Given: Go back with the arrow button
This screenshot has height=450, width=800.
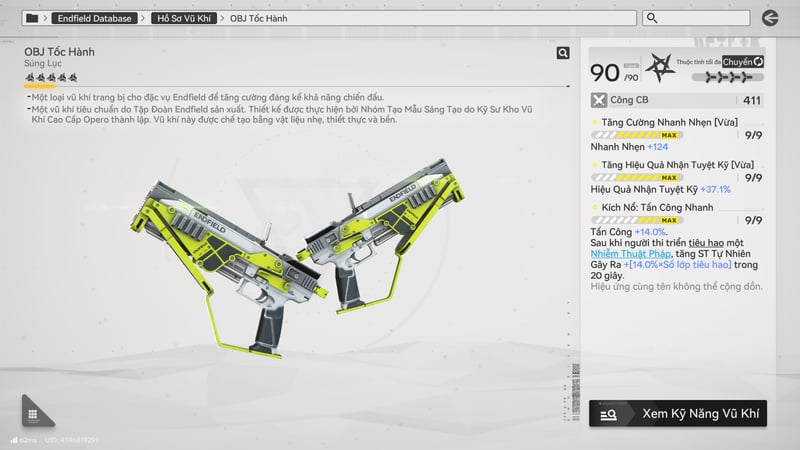Looking at the screenshot, I should (769, 18).
